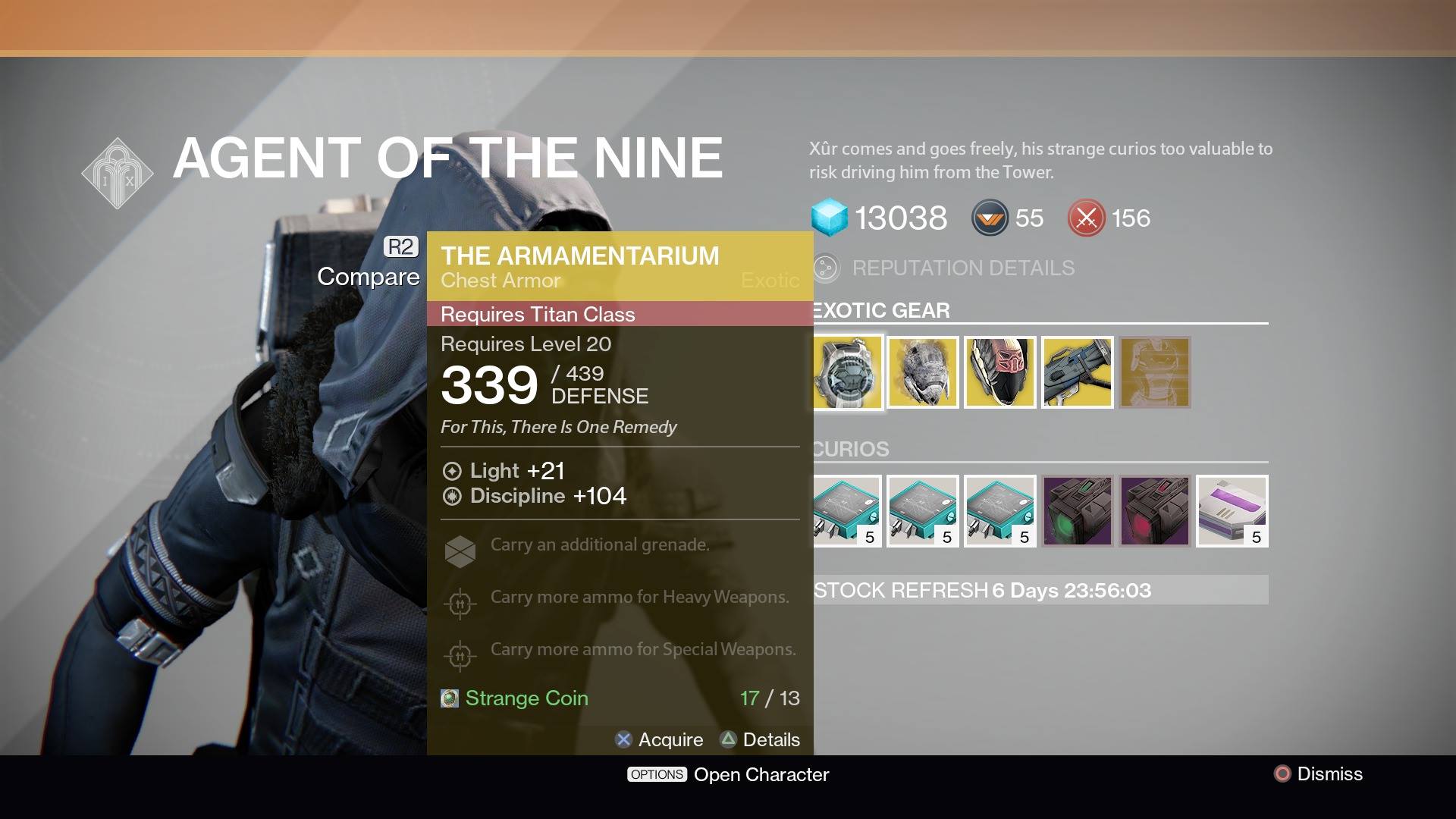Select the green Heavy Ammo Synthesis curio
Screen dimensions: 1456x819
(x=1078, y=511)
